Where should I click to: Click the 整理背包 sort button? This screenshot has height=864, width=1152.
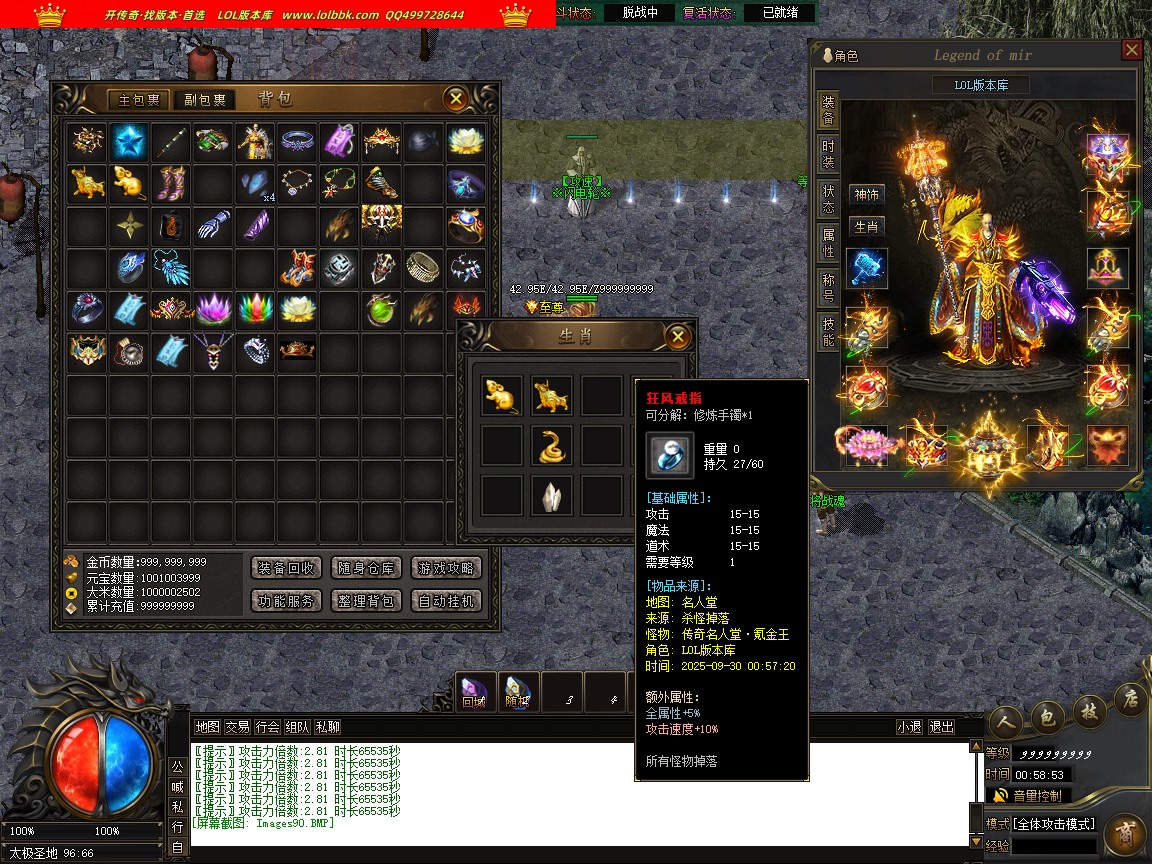(366, 601)
